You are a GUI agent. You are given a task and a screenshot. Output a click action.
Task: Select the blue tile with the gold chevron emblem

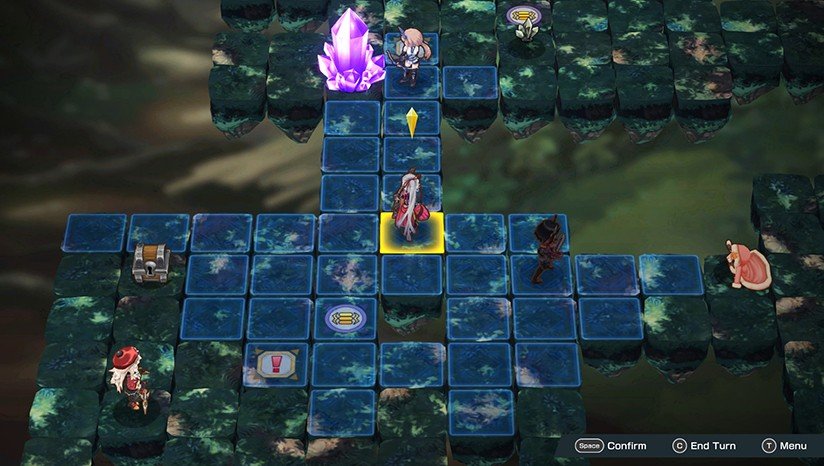(345, 319)
